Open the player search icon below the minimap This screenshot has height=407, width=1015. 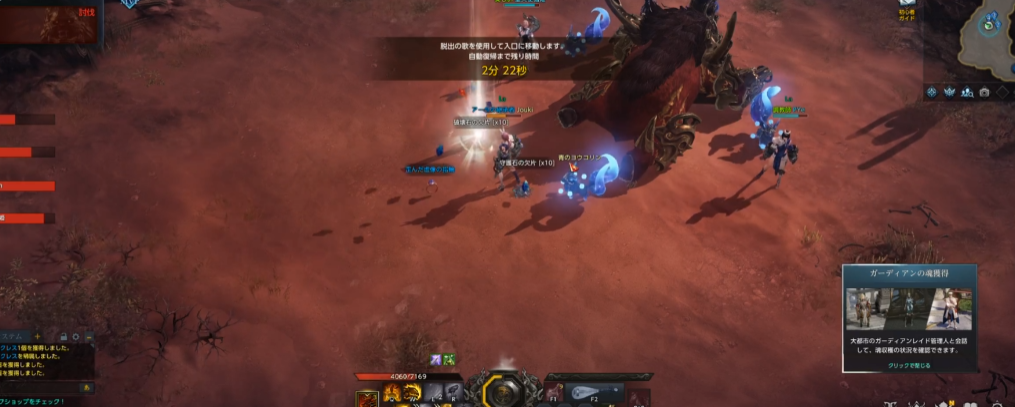967,92
